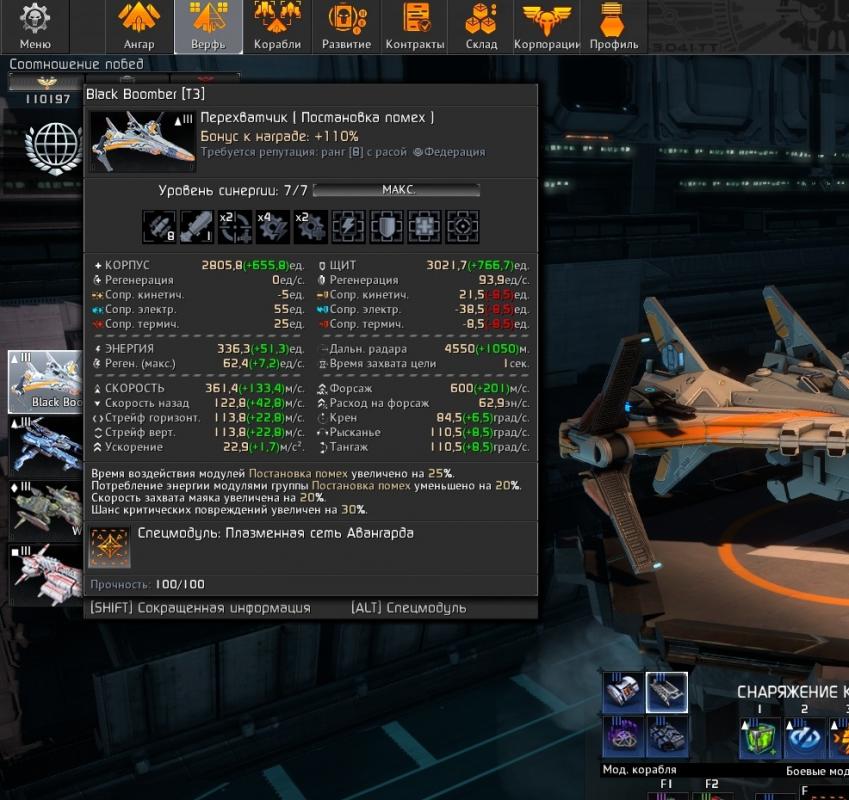The image size is (849, 800).
Task: Go to the Развитие tab
Action: tap(346, 27)
